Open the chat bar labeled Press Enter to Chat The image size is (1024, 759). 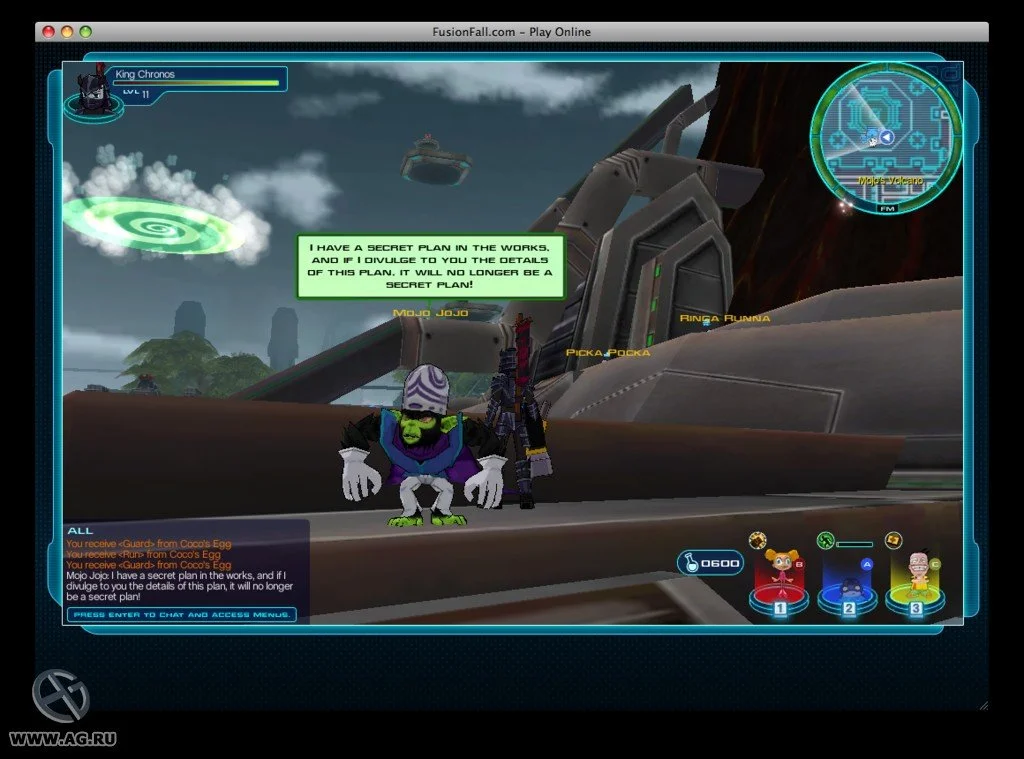point(182,614)
